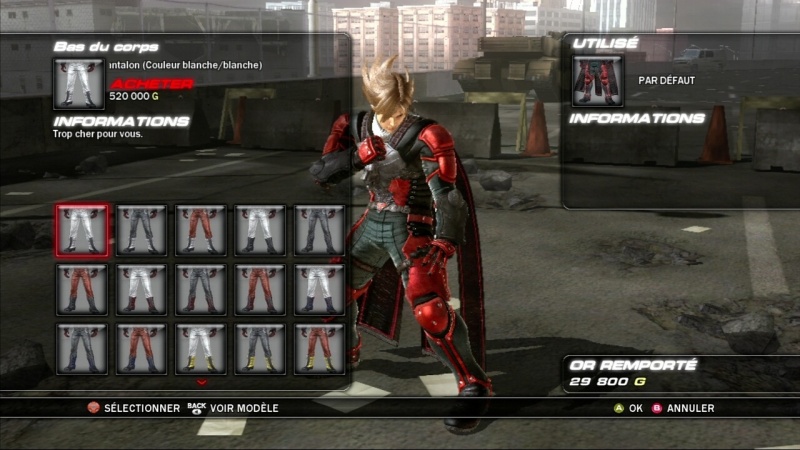
Task: Choose grey pants with white boots
Action: [x=141, y=230]
